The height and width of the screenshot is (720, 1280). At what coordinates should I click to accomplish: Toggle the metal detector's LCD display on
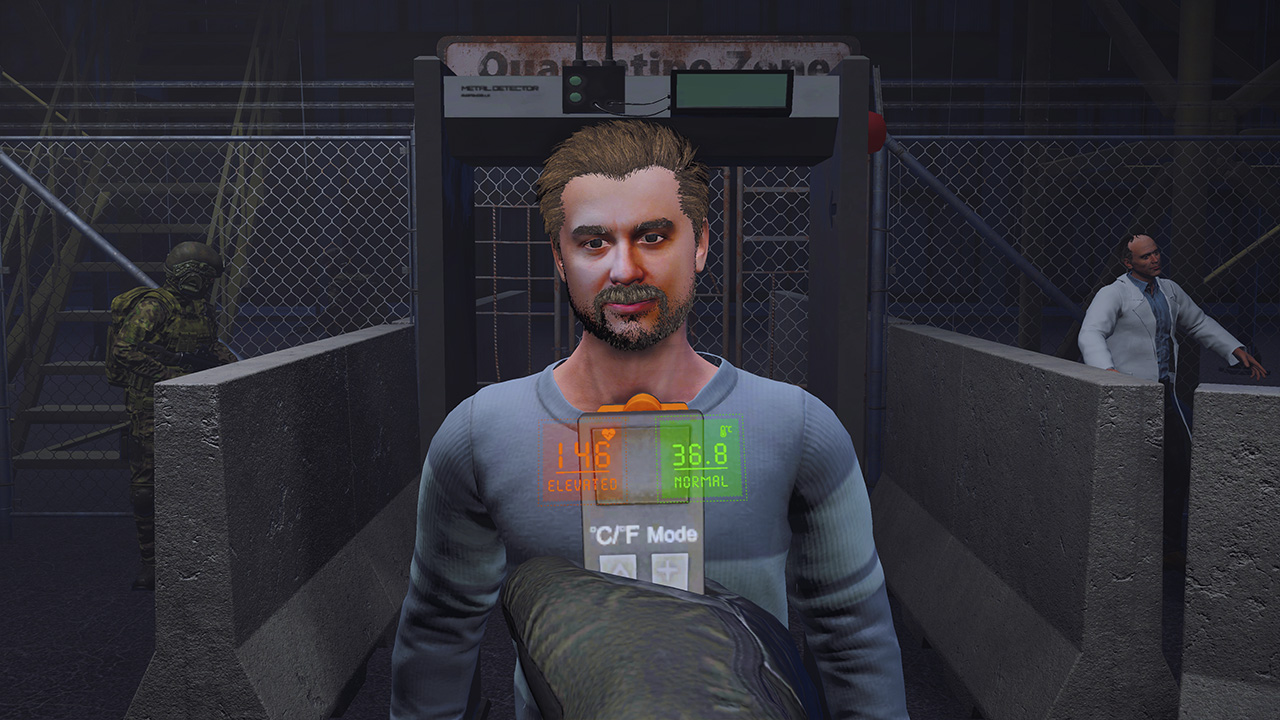click(x=733, y=92)
